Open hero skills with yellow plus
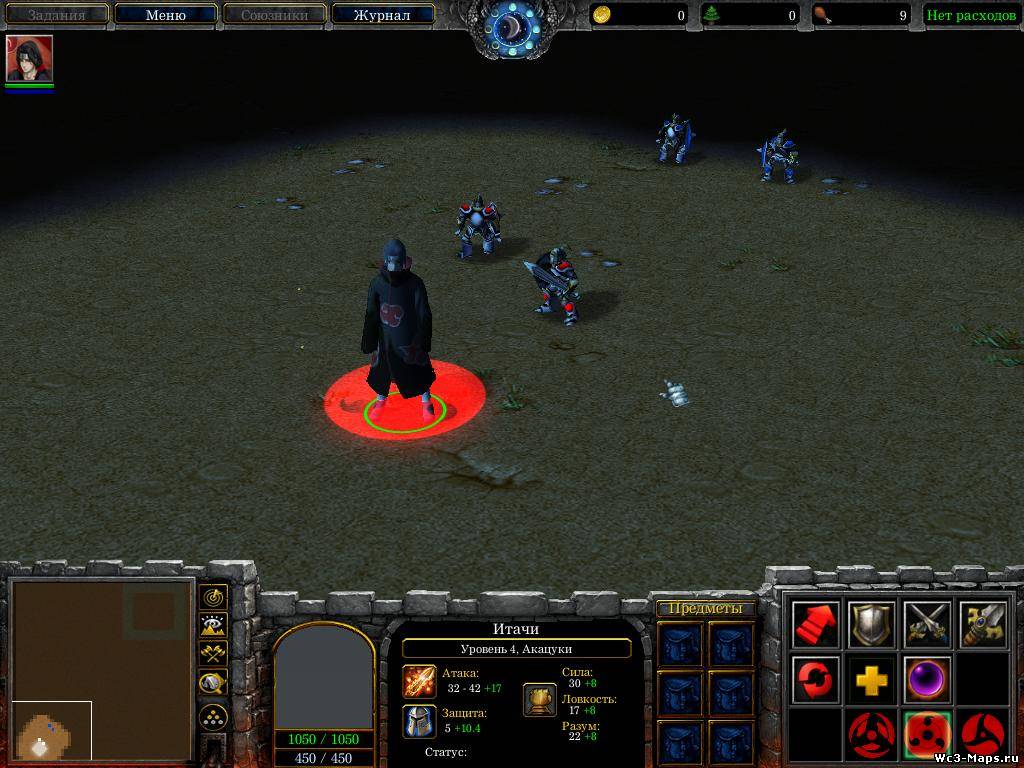This screenshot has width=1024, height=768. [x=872, y=681]
